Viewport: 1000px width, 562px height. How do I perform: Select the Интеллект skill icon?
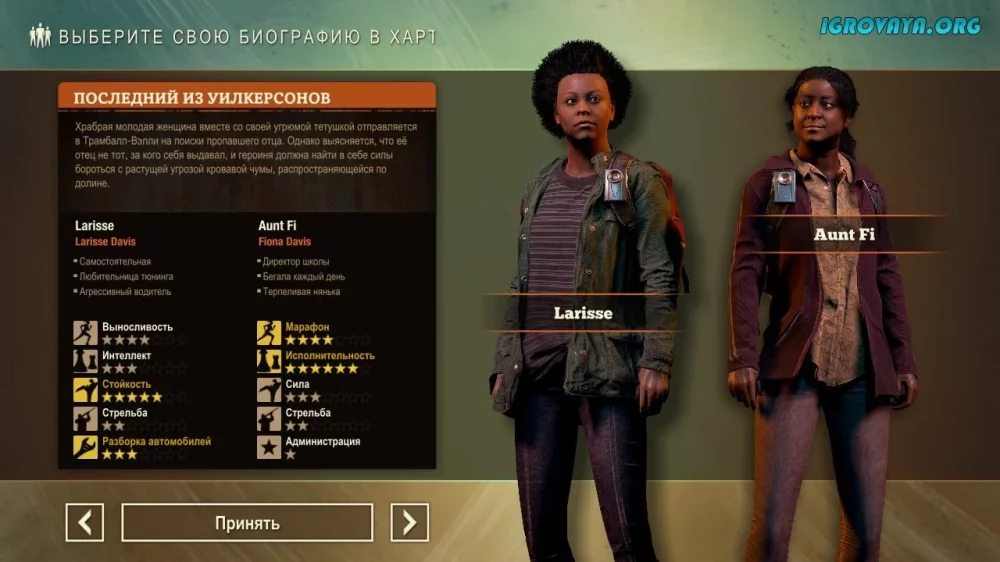pos(85,361)
